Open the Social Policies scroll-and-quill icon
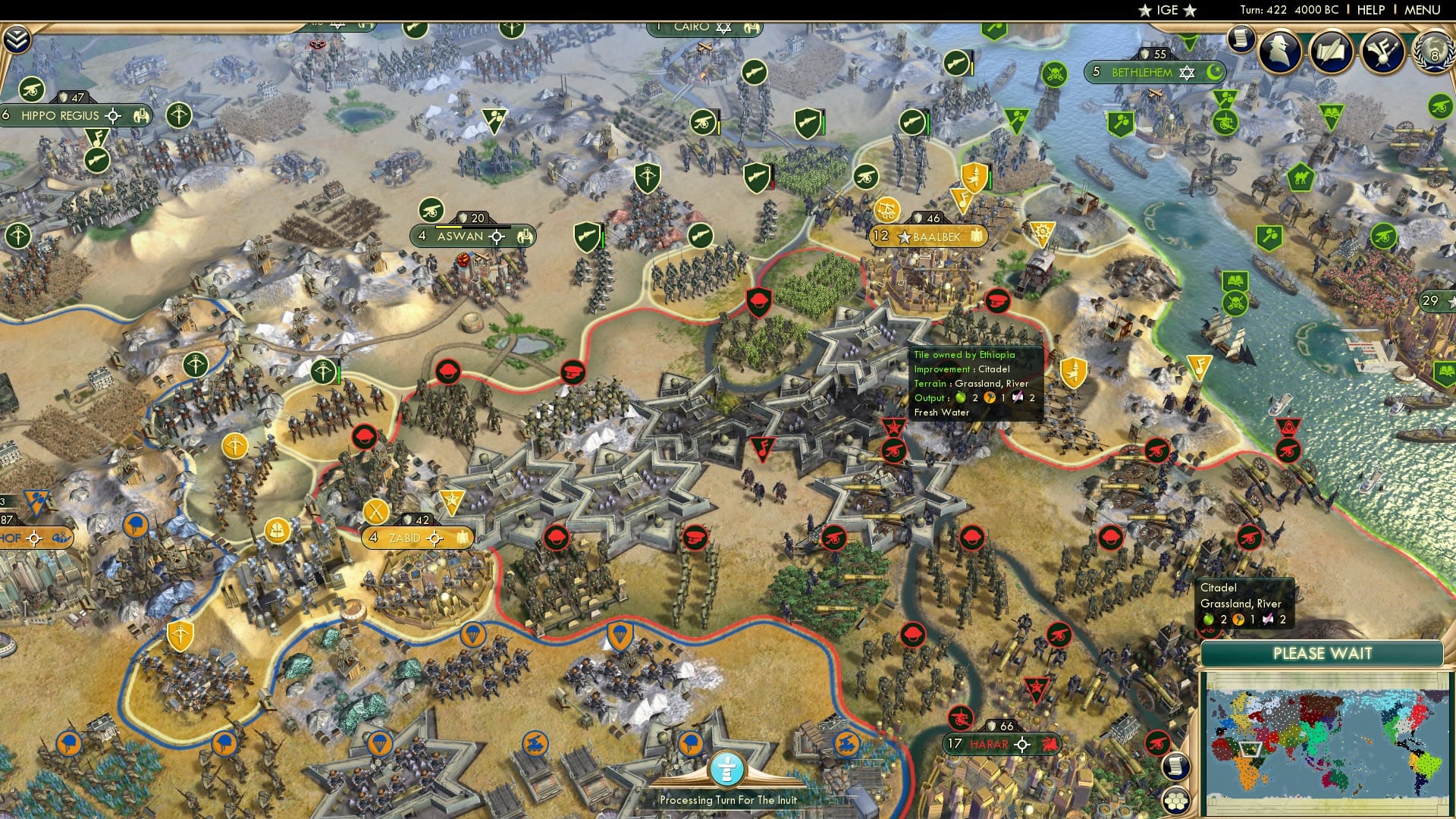 [x=1332, y=49]
